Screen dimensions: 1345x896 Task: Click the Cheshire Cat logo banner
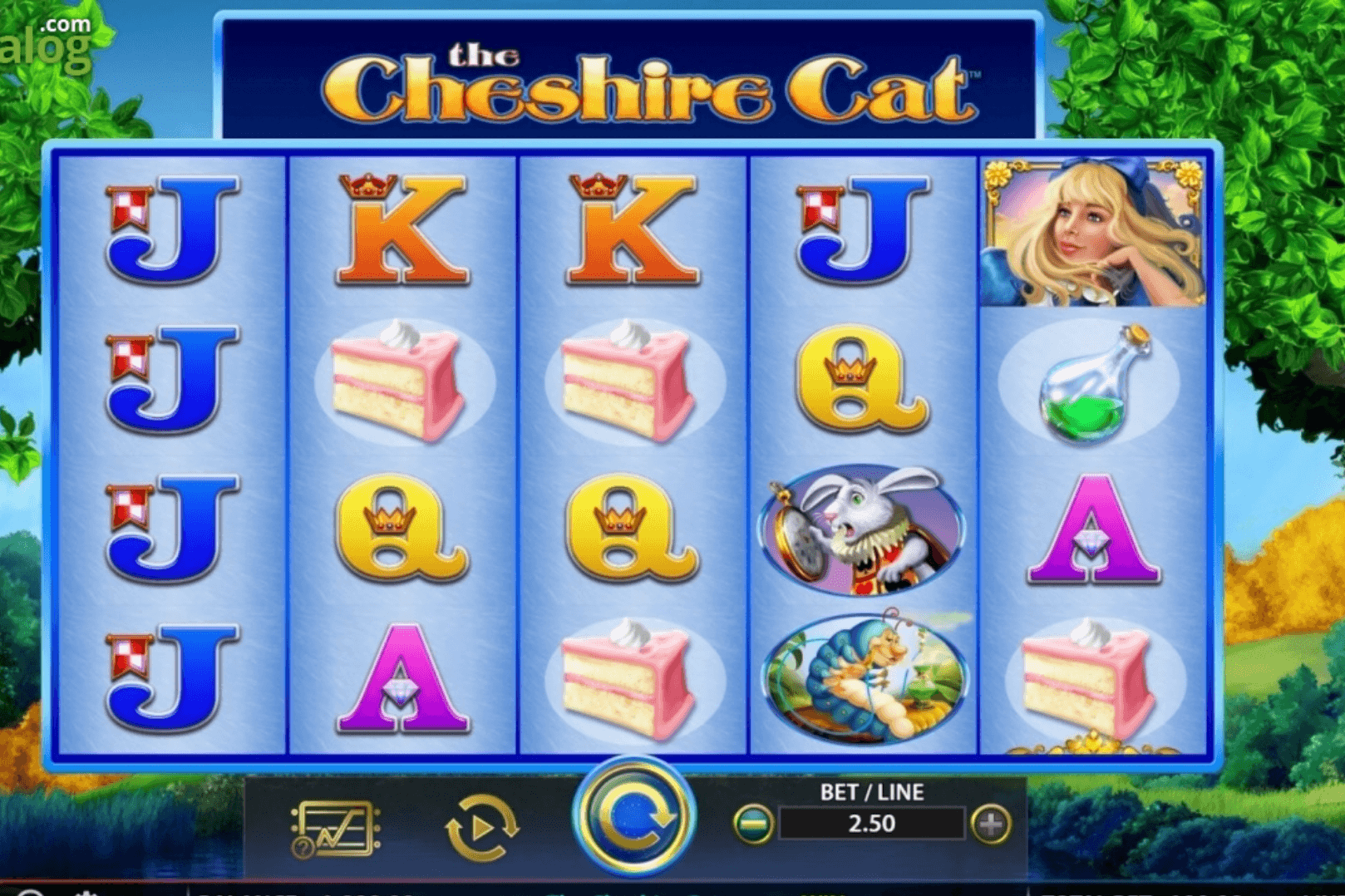(632, 79)
